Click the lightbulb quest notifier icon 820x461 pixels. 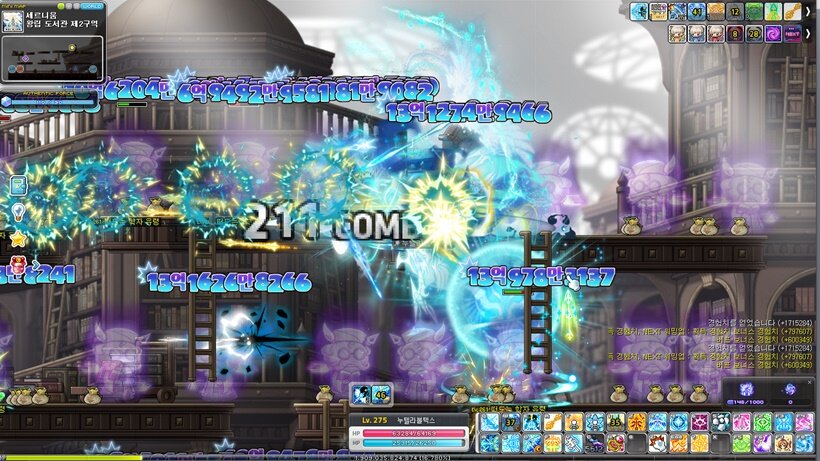17,211
